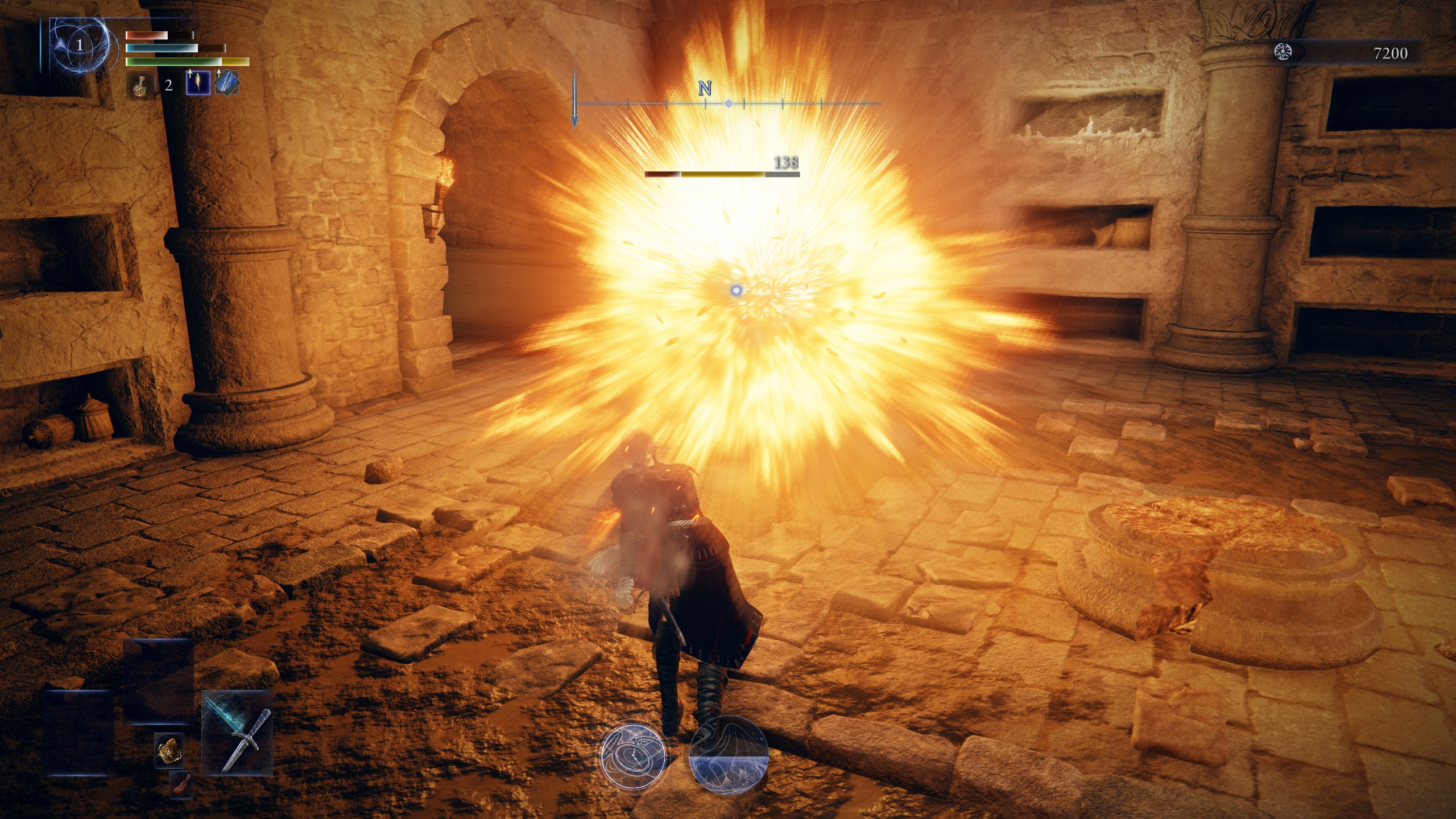Select the red meat quick item
The height and width of the screenshot is (819, 1456).
click(181, 785)
